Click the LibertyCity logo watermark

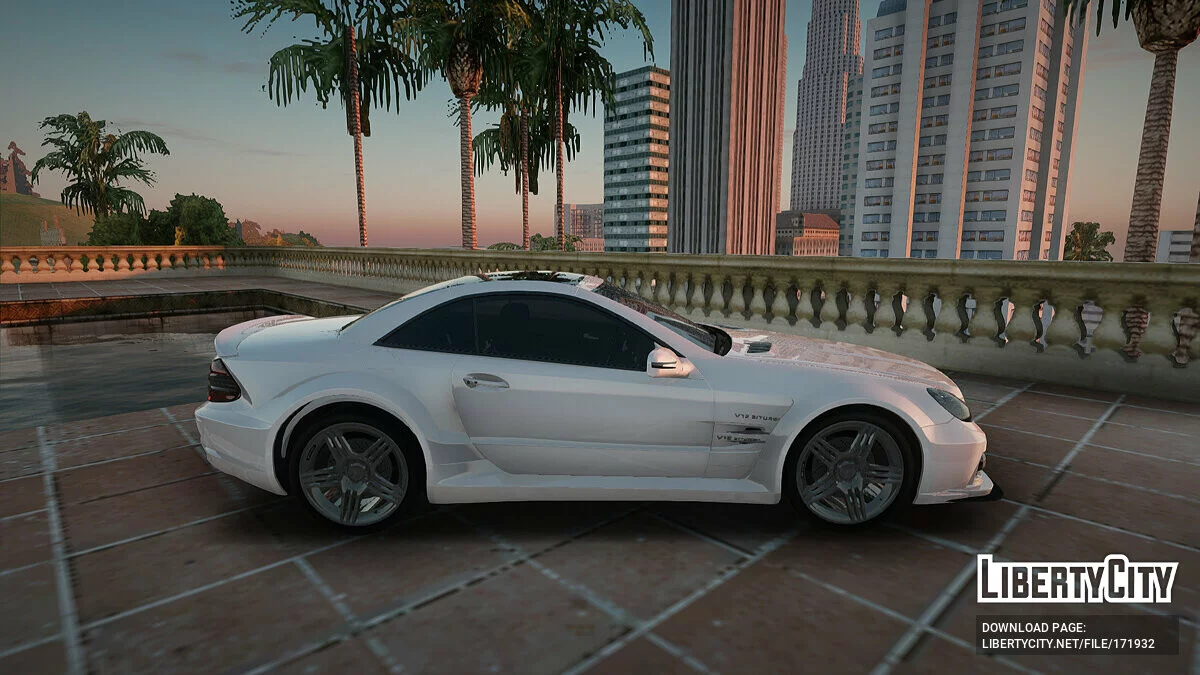click(1077, 580)
